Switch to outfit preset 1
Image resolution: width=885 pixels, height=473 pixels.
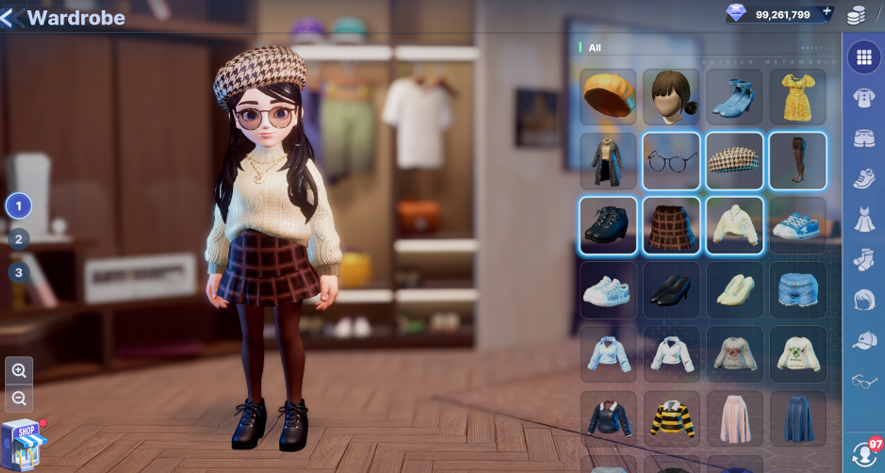tap(18, 206)
